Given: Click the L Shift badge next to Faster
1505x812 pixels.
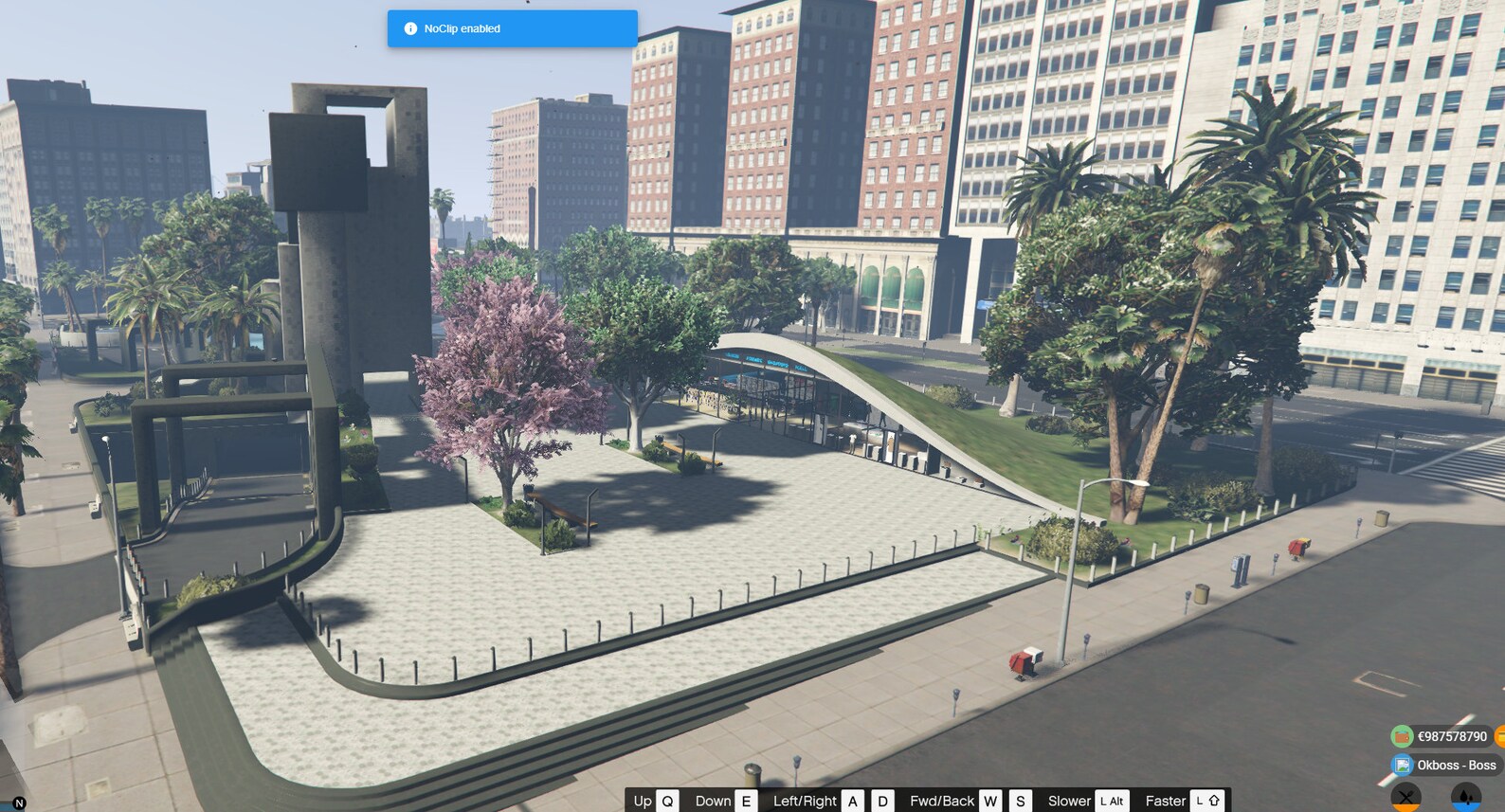Looking at the screenshot, I should click(x=1206, y=801).
